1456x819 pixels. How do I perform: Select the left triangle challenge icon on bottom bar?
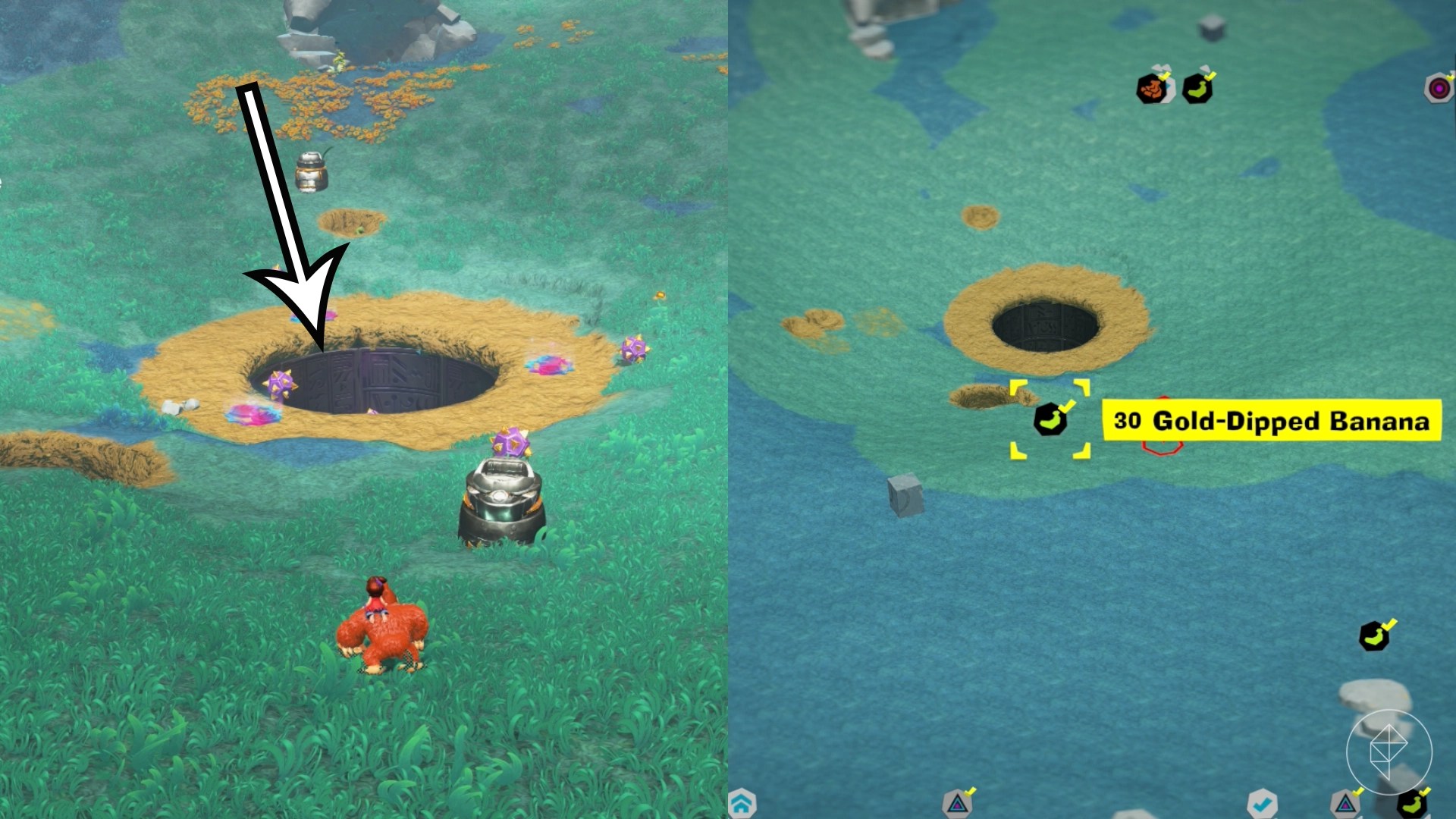point(958,806)
